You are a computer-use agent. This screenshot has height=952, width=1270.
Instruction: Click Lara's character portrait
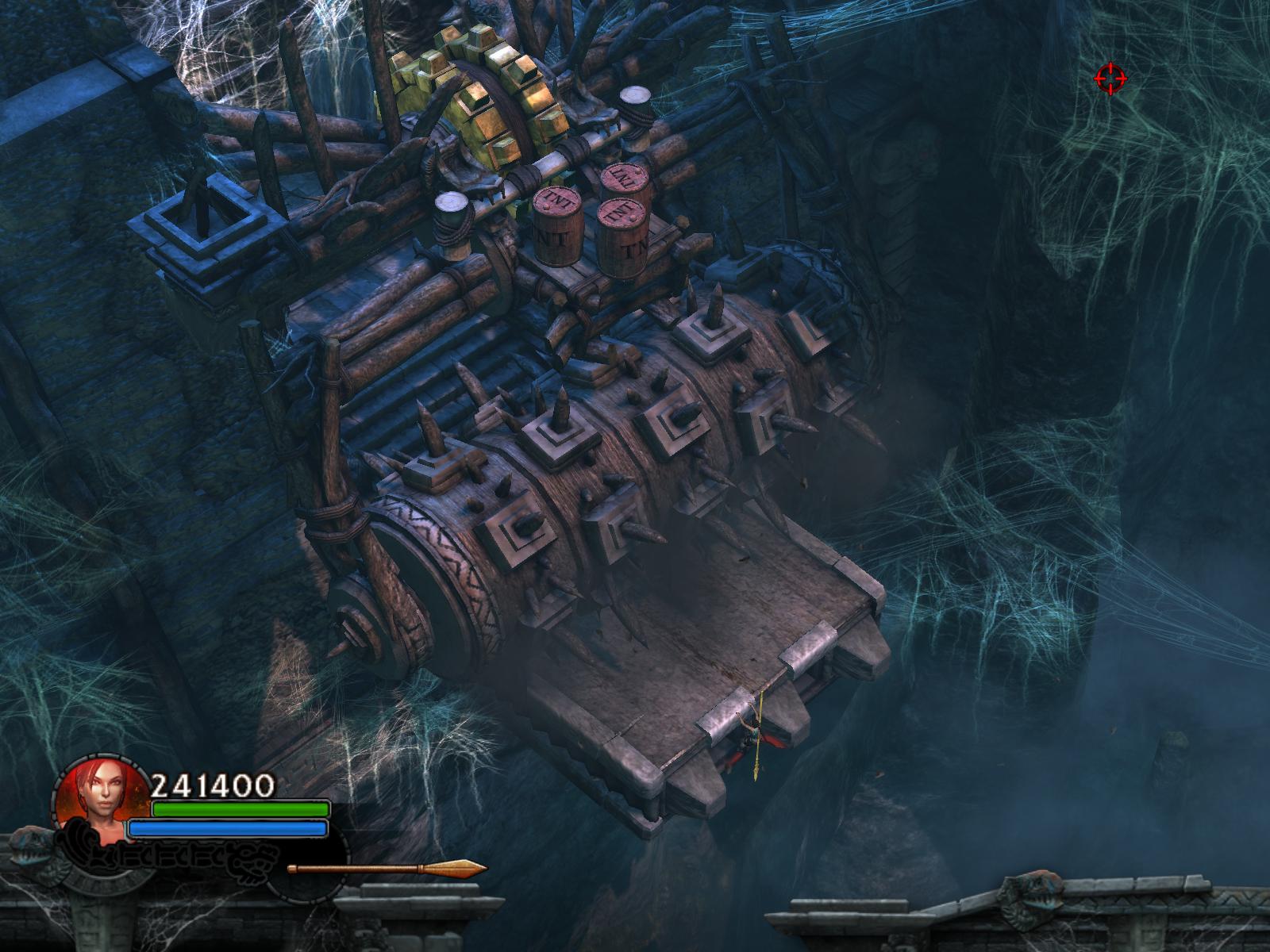(98, 795)
